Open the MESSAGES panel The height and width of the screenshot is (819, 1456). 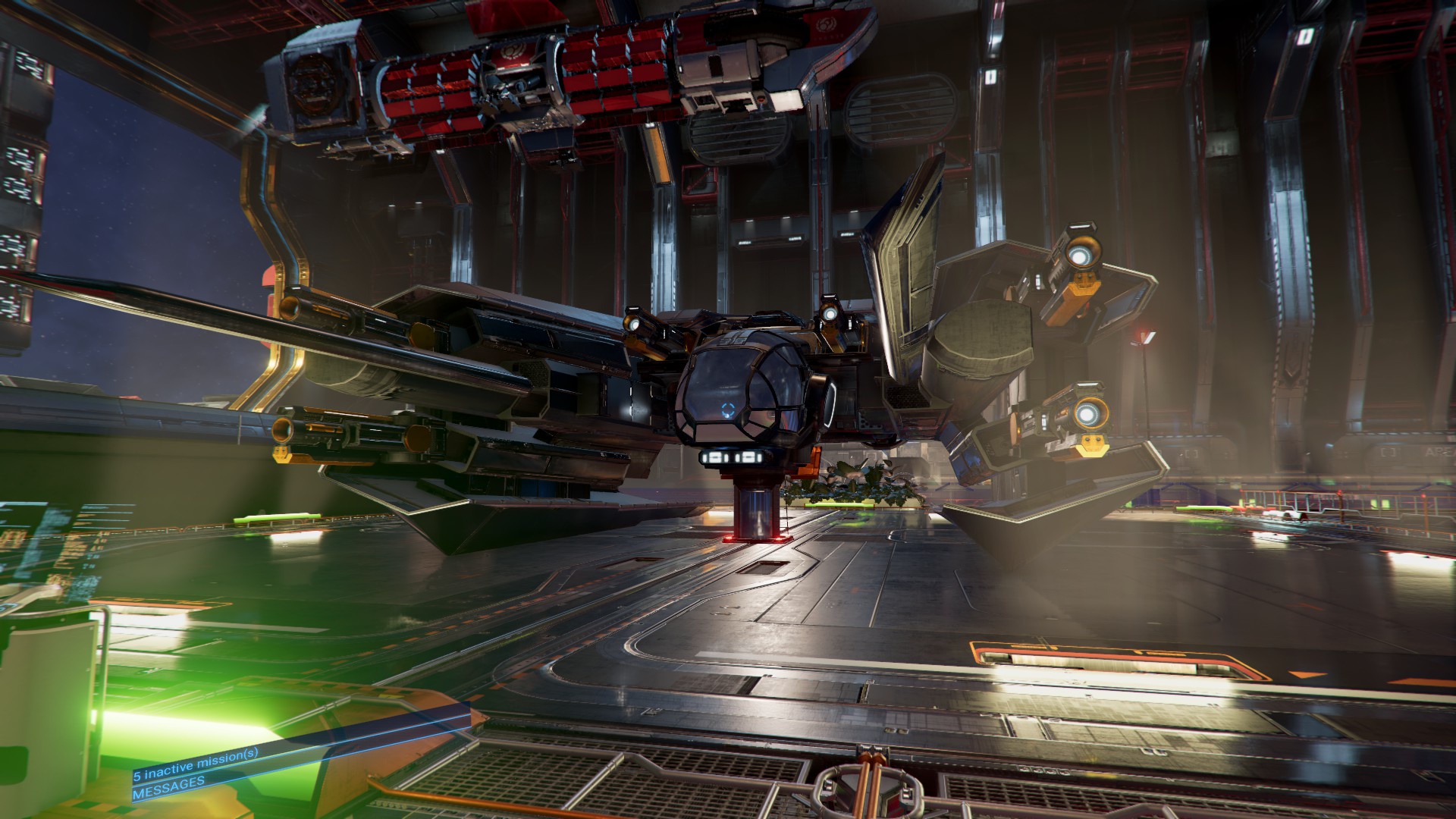pyautogui.click(x=168, y=792)
